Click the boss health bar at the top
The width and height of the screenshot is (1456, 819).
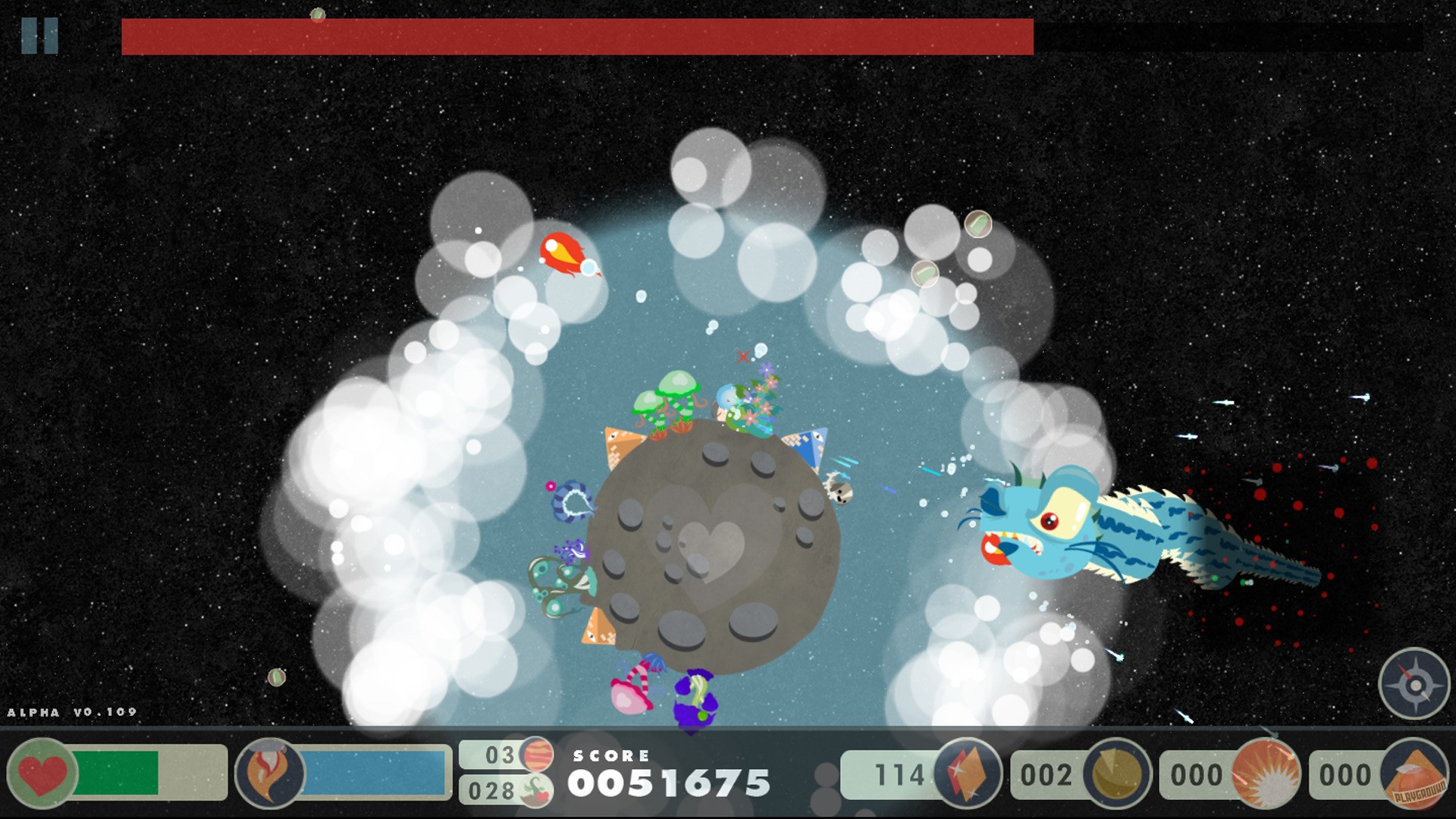[576, 34]
